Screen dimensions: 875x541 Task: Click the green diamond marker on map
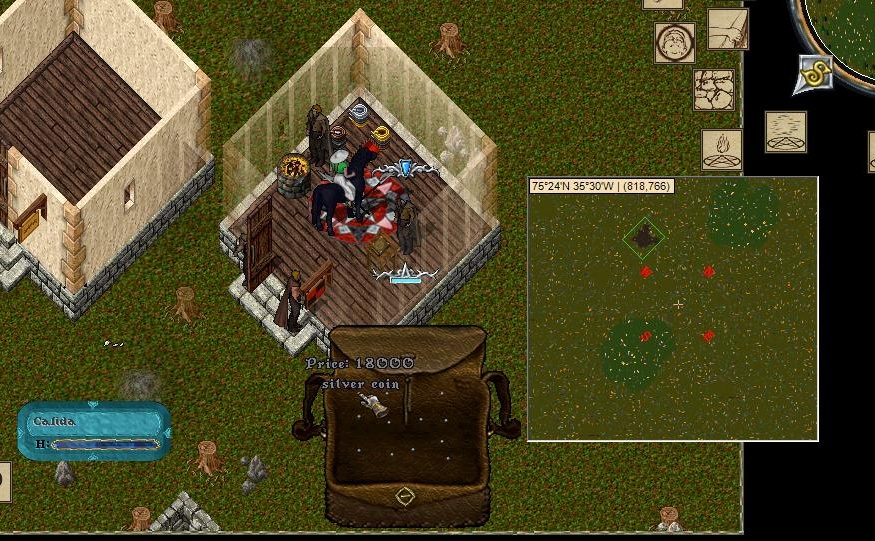point(645,237)
